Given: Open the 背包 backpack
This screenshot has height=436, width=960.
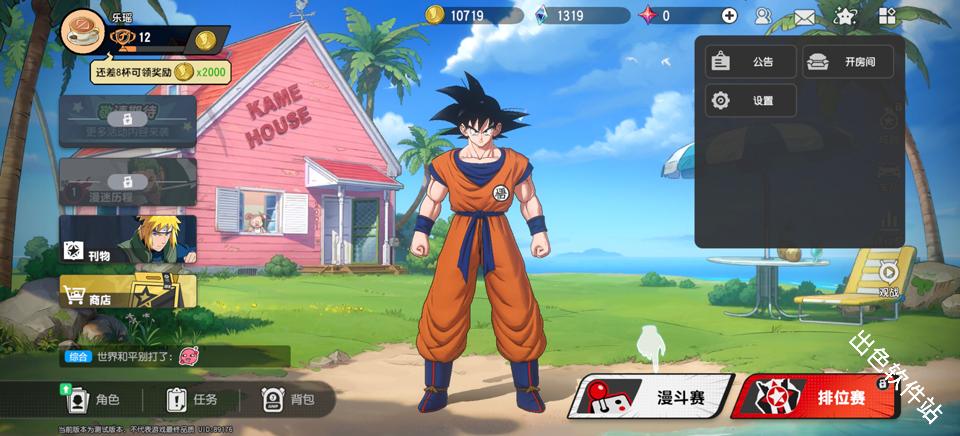Looking at the screenshot, I should click(288, 400).
